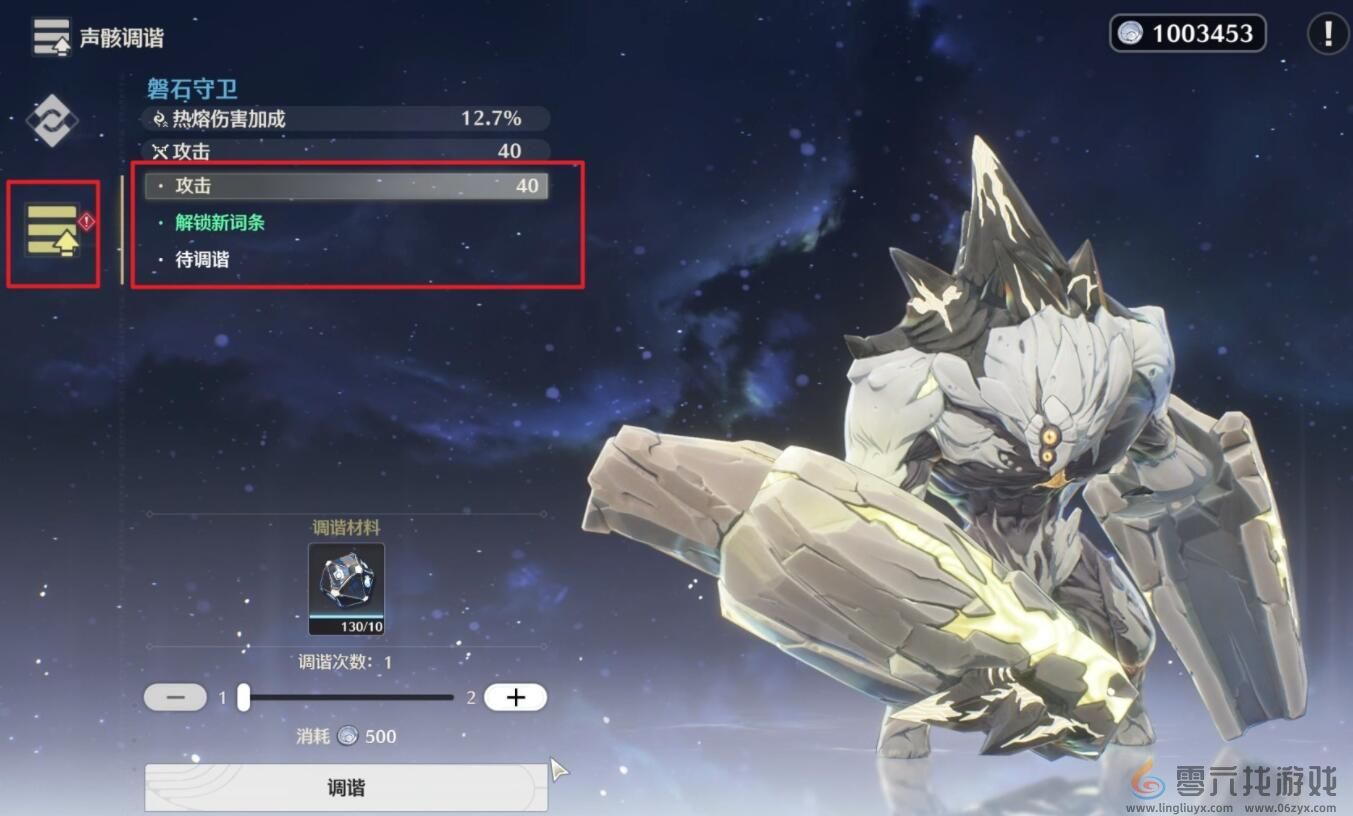Viewport: 1353px width, 816px height.
Task: Switch to the echo tuning tab
Action: tap(53, 231)
